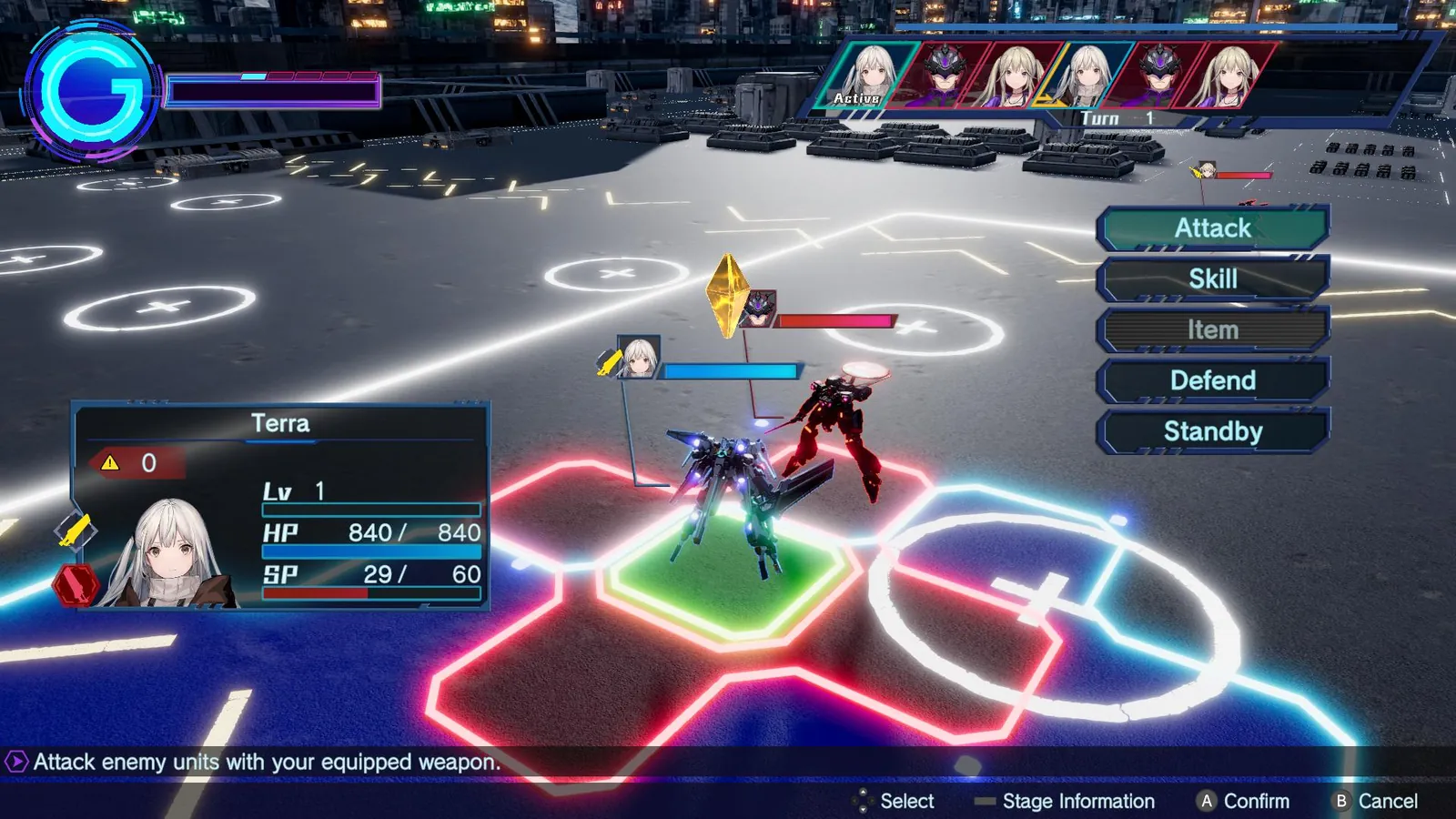The image size is (1456, 819).
Task: Select Skill from the command menu
Action: click(x=1212, y=278)
